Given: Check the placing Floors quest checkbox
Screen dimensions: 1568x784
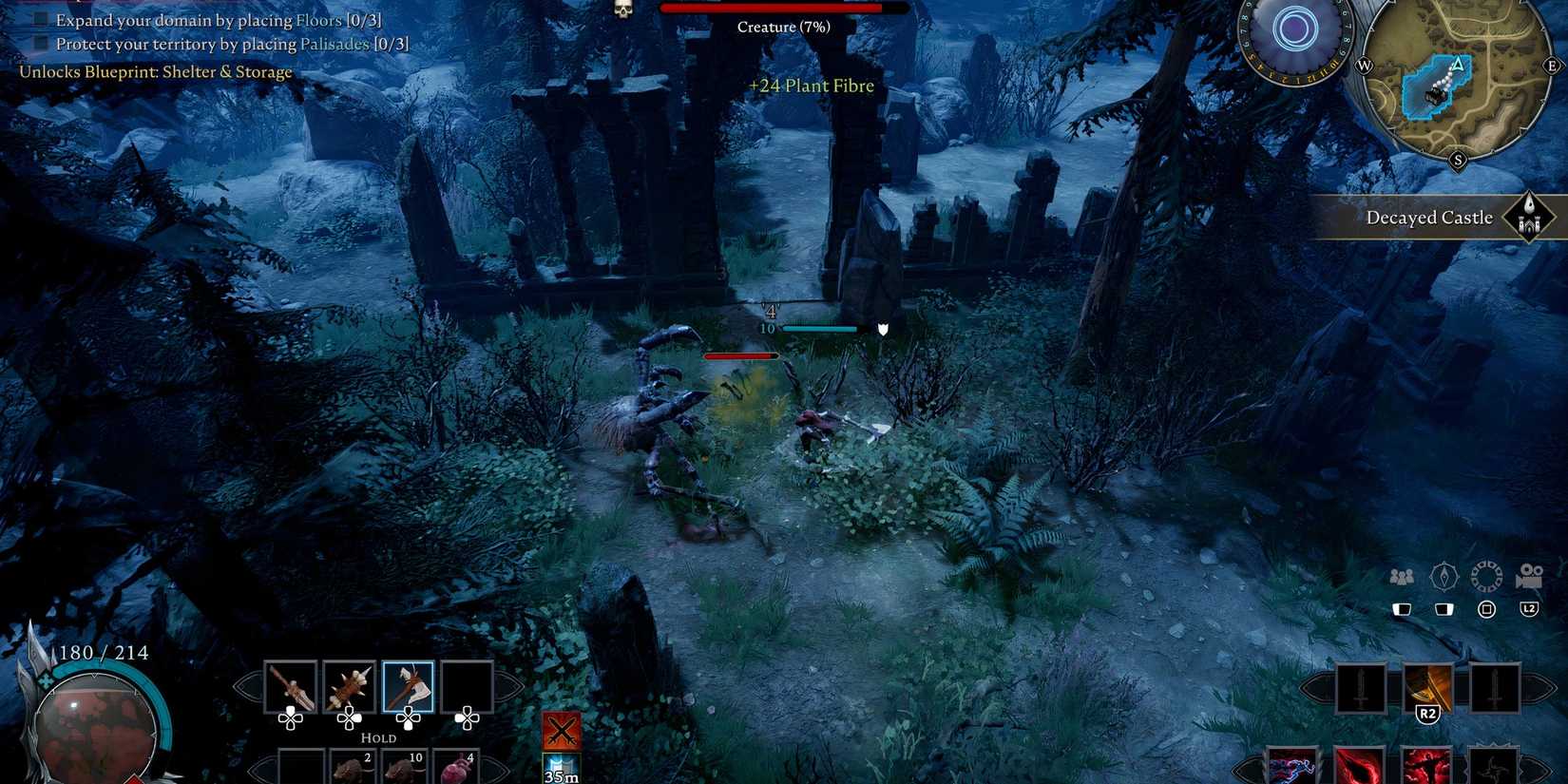Looking at the screenshot, I should click(x=40, y=19).
